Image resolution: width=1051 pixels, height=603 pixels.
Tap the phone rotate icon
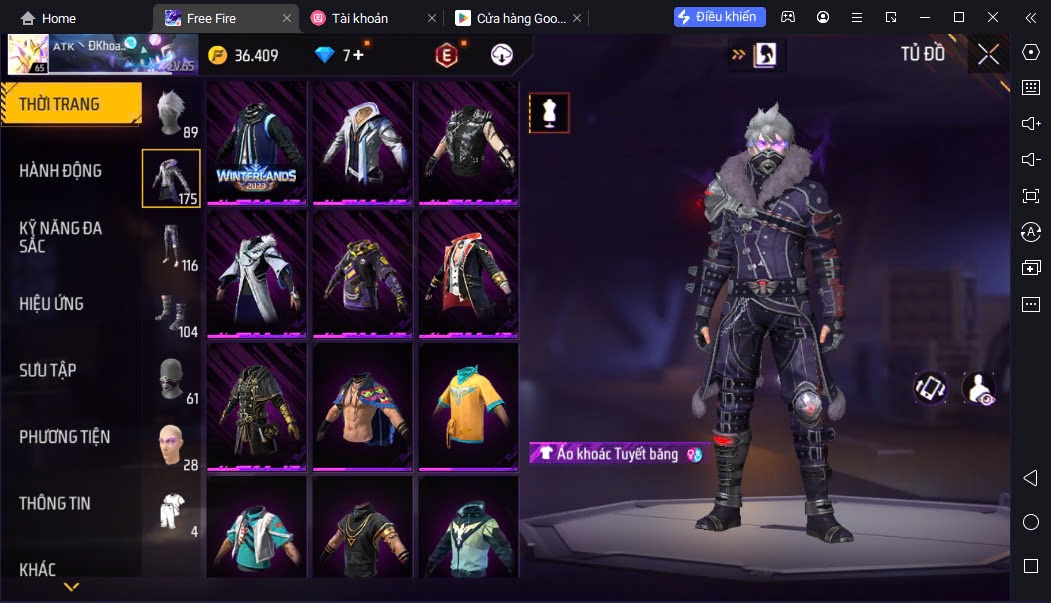(x=930, y=388)
